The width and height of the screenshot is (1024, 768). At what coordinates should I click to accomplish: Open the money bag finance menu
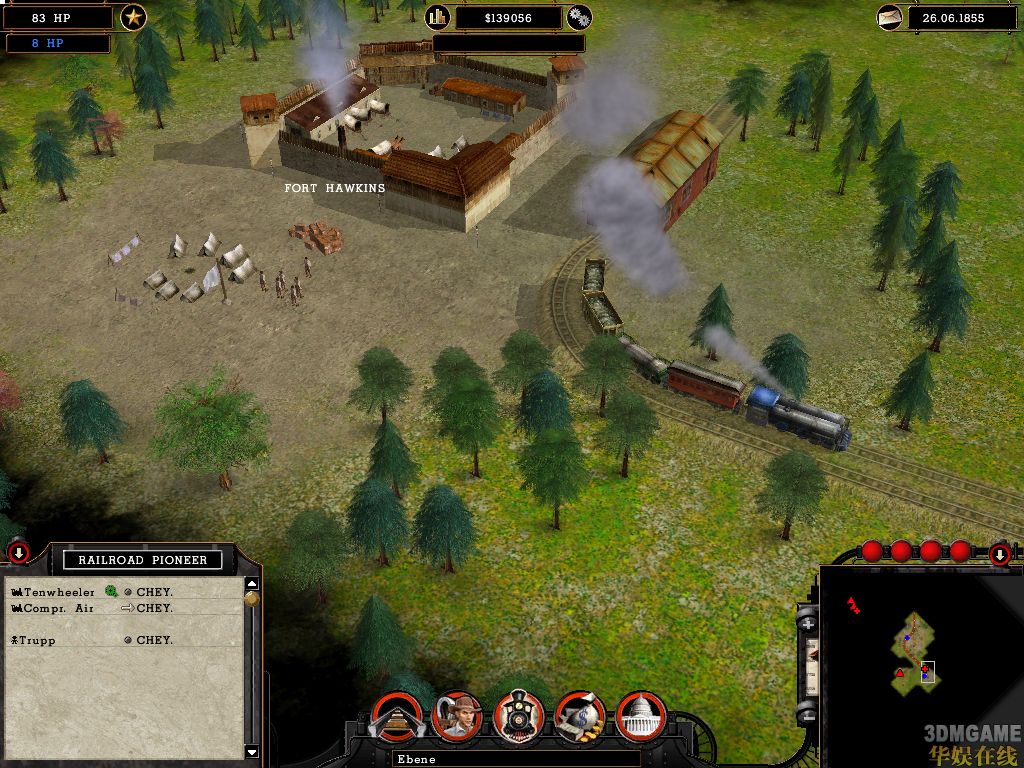pyautogui.click(x=580, y=716)
